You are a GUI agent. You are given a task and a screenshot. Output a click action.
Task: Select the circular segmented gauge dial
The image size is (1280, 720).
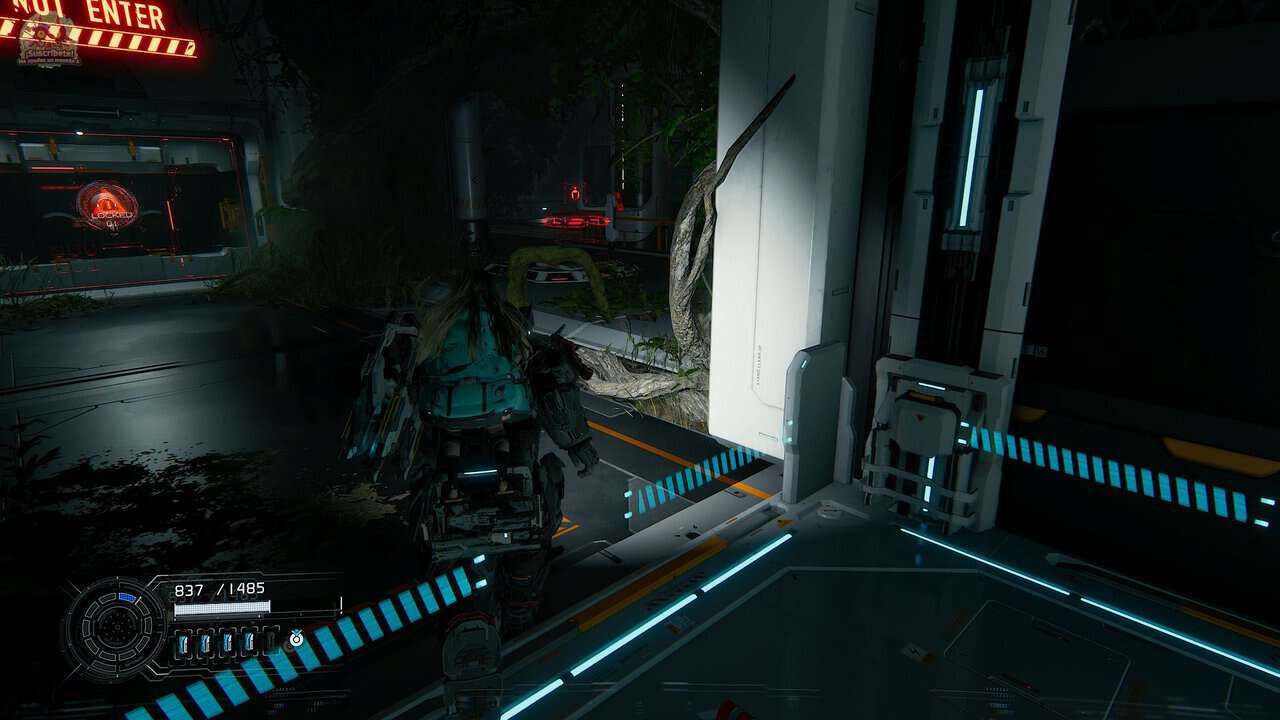click(x=117, y=629)
